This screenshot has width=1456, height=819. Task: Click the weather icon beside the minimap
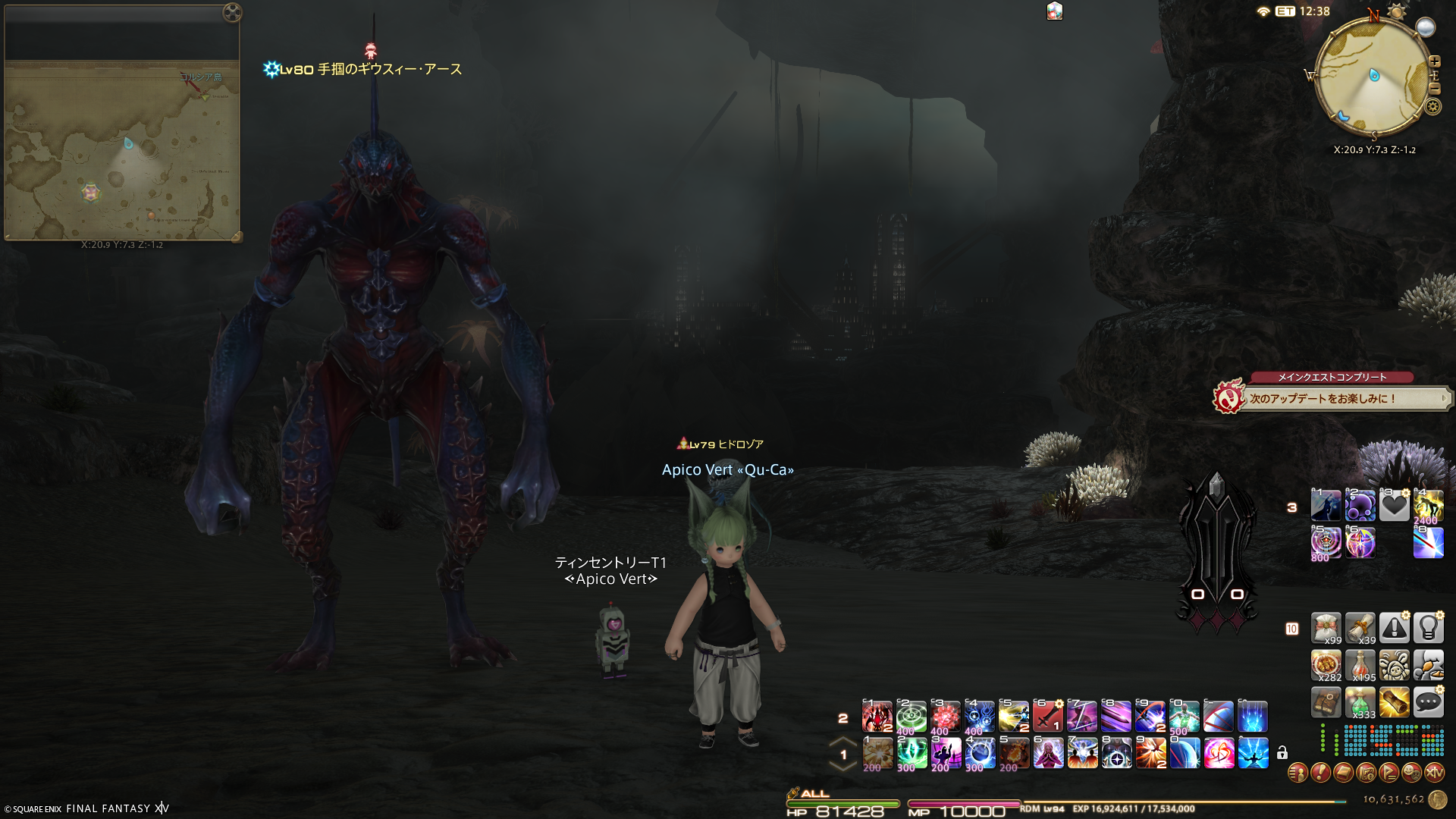click(x=1426, y=27)
